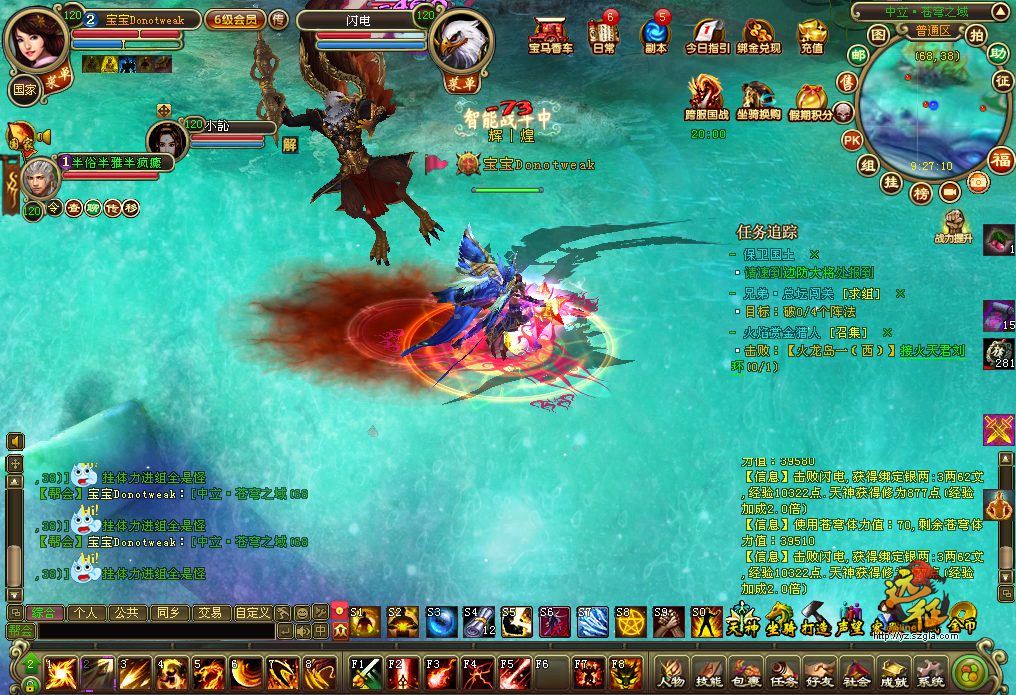Image resolution: width=1016 pixels, height=695 pixels.
Task: Open the 假期积分 holiday points icon
Action: point(811,101)
